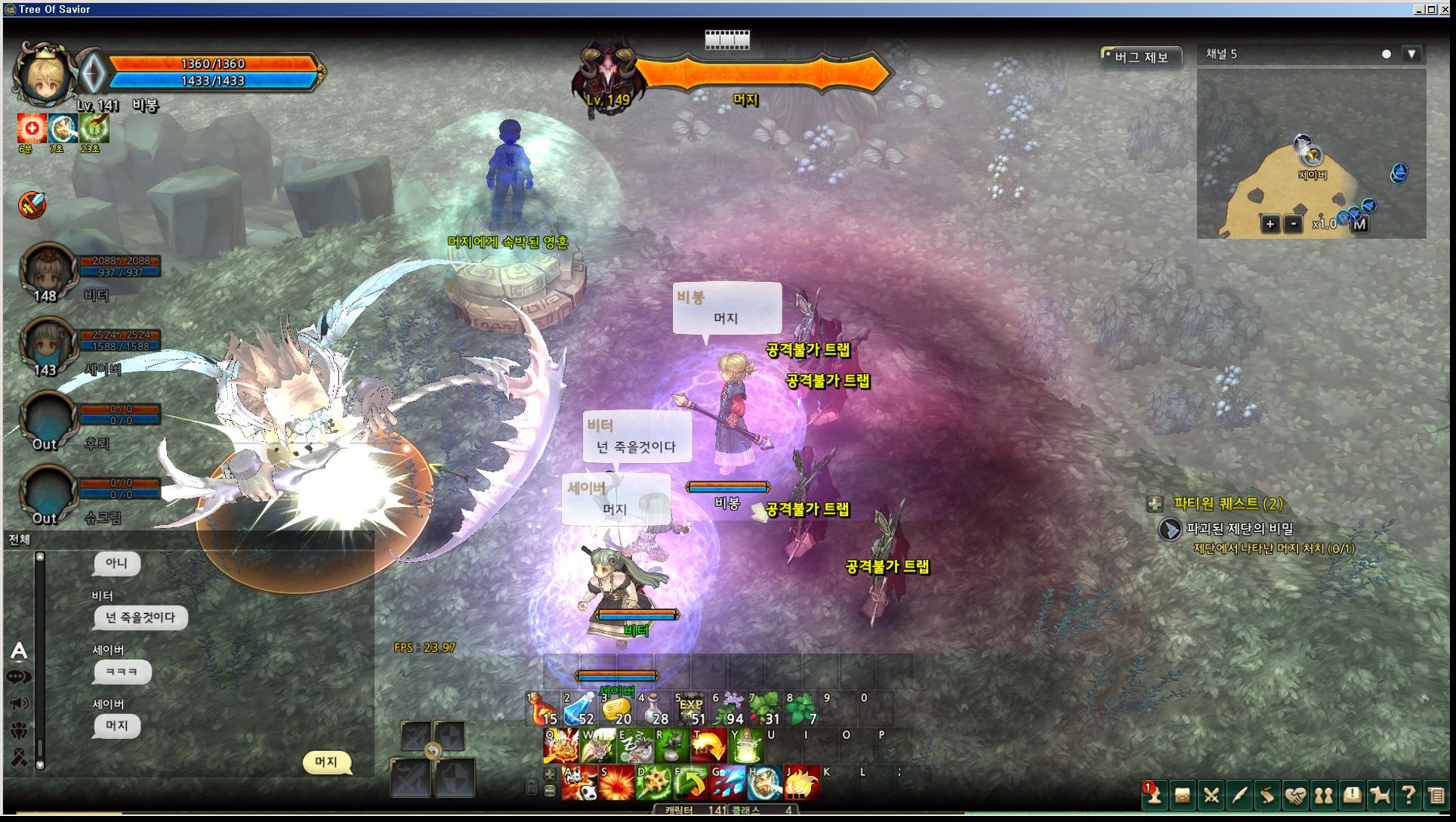Open the inventory chest icon in menu bar
This screenshot has height=822, width=1456.
[1182, 795]
